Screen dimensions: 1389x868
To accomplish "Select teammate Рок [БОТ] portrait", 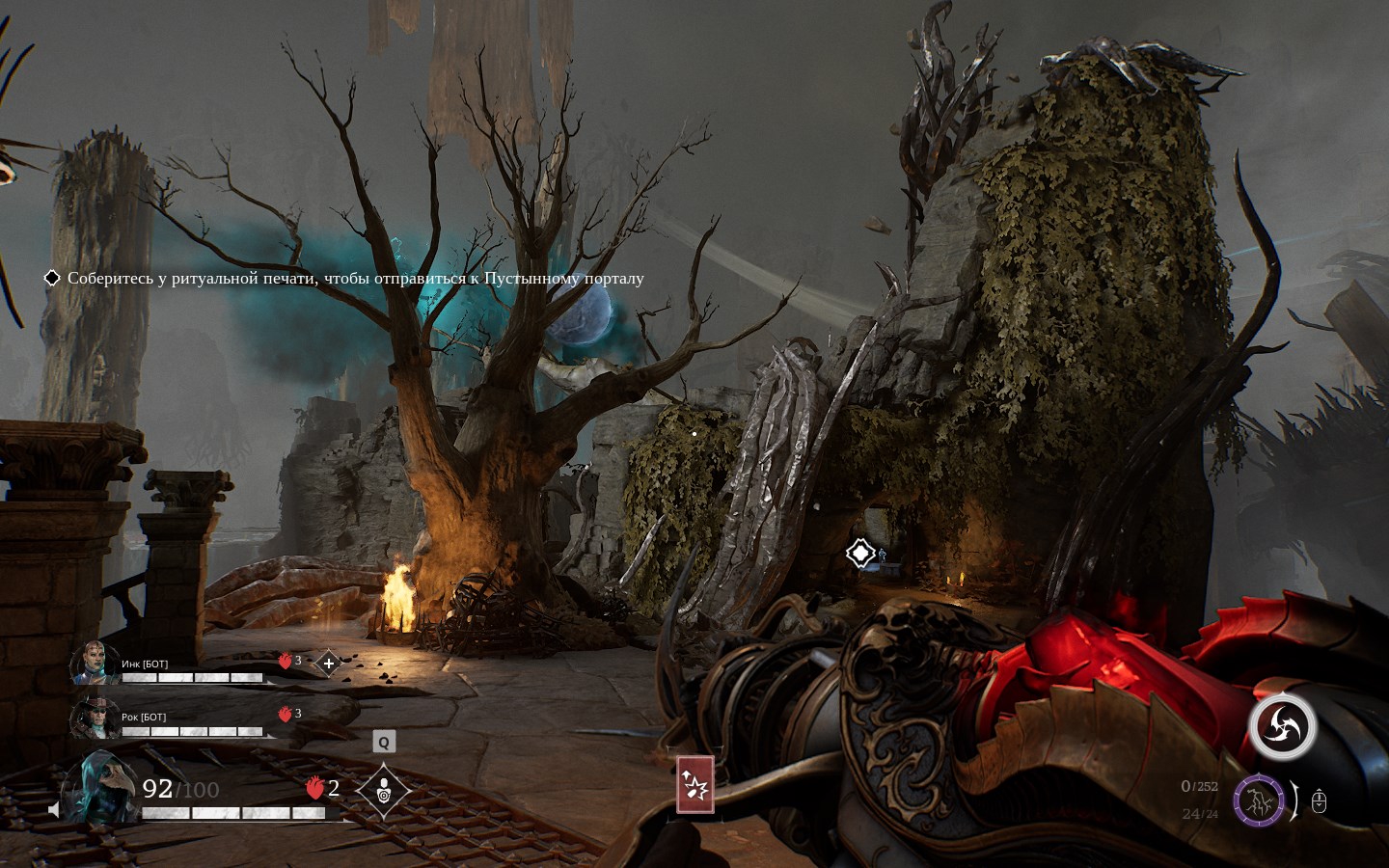I will [x=94, y=717].
